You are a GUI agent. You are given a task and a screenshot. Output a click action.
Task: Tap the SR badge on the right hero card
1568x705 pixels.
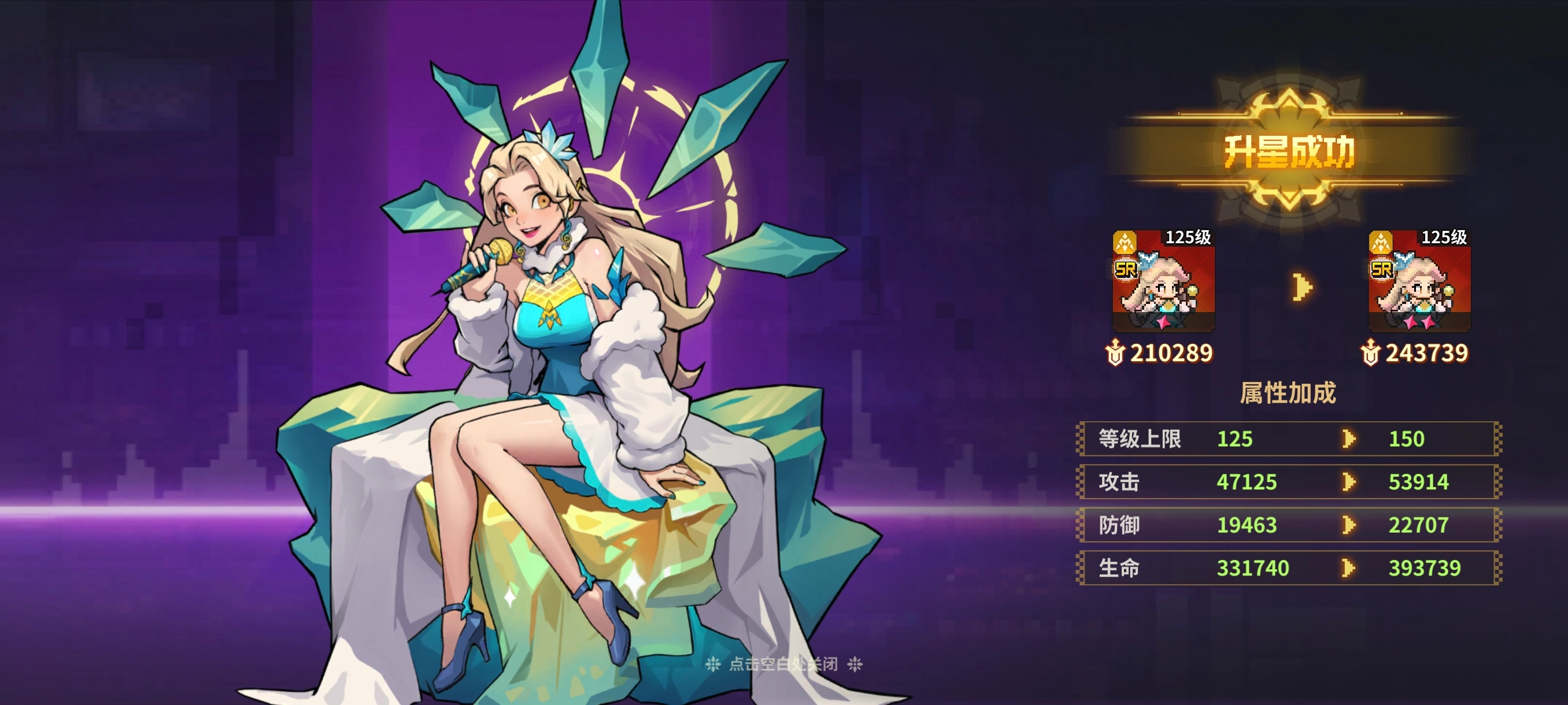tap(1382, 270)
